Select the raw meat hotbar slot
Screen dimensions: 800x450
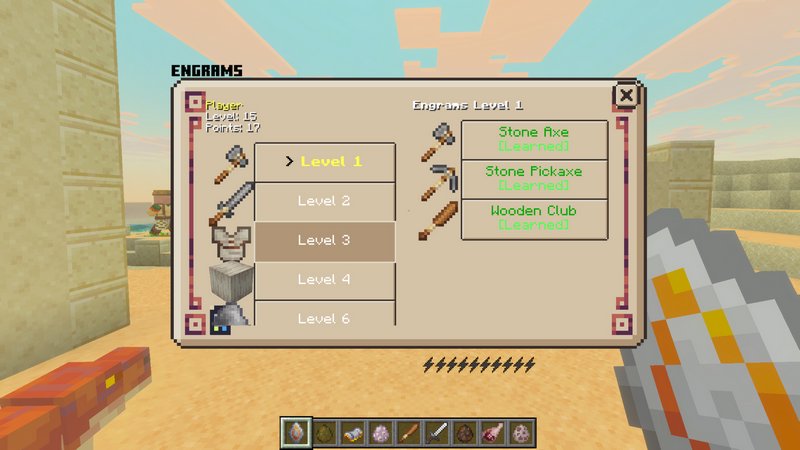(x=491, y=433)
